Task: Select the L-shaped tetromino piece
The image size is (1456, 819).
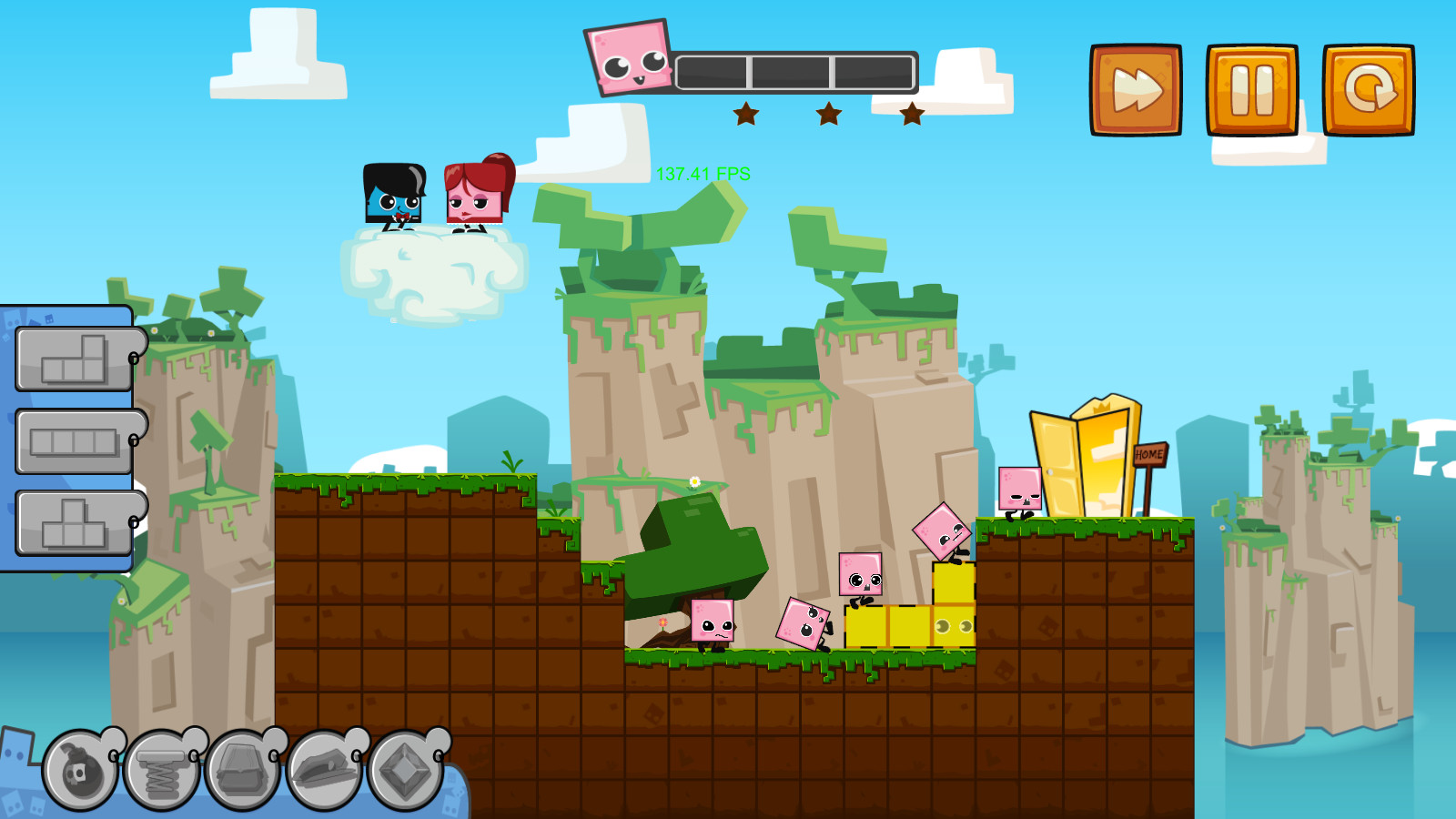Action: tap(73, 356)
